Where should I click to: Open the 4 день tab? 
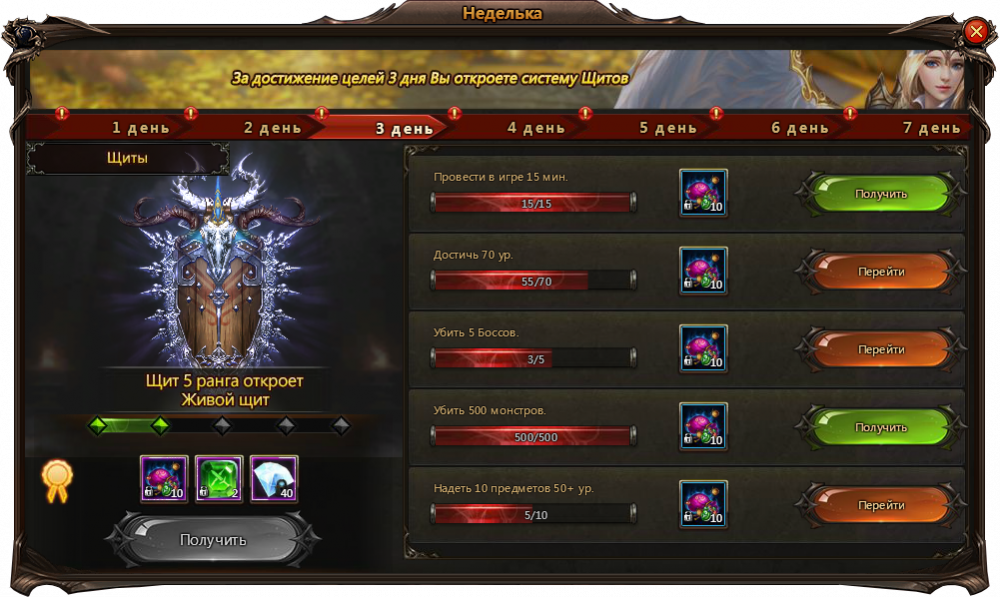point(536,128)
